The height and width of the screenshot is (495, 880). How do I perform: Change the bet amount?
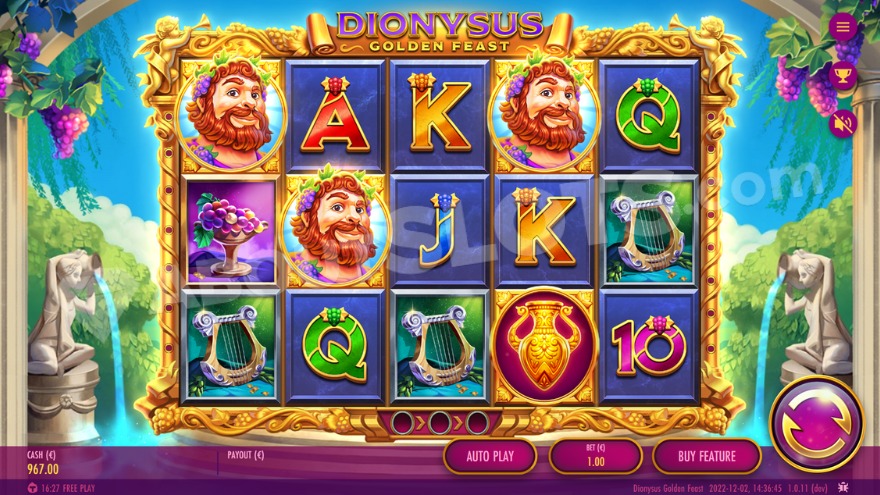click(595, 456)
